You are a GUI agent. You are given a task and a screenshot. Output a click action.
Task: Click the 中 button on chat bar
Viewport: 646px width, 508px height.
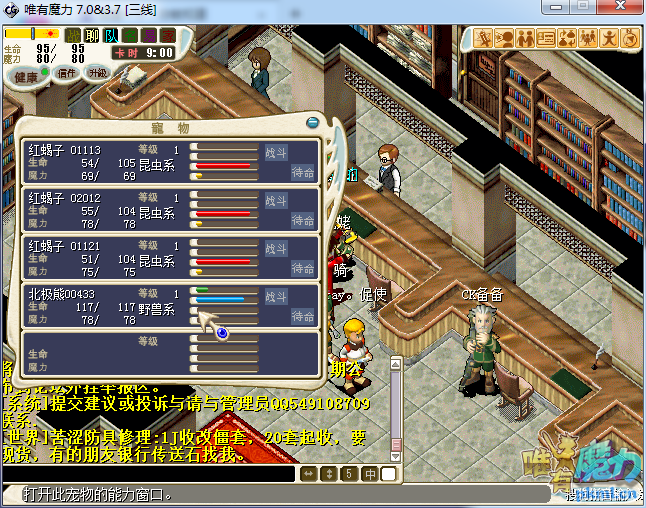click(370, 473)
